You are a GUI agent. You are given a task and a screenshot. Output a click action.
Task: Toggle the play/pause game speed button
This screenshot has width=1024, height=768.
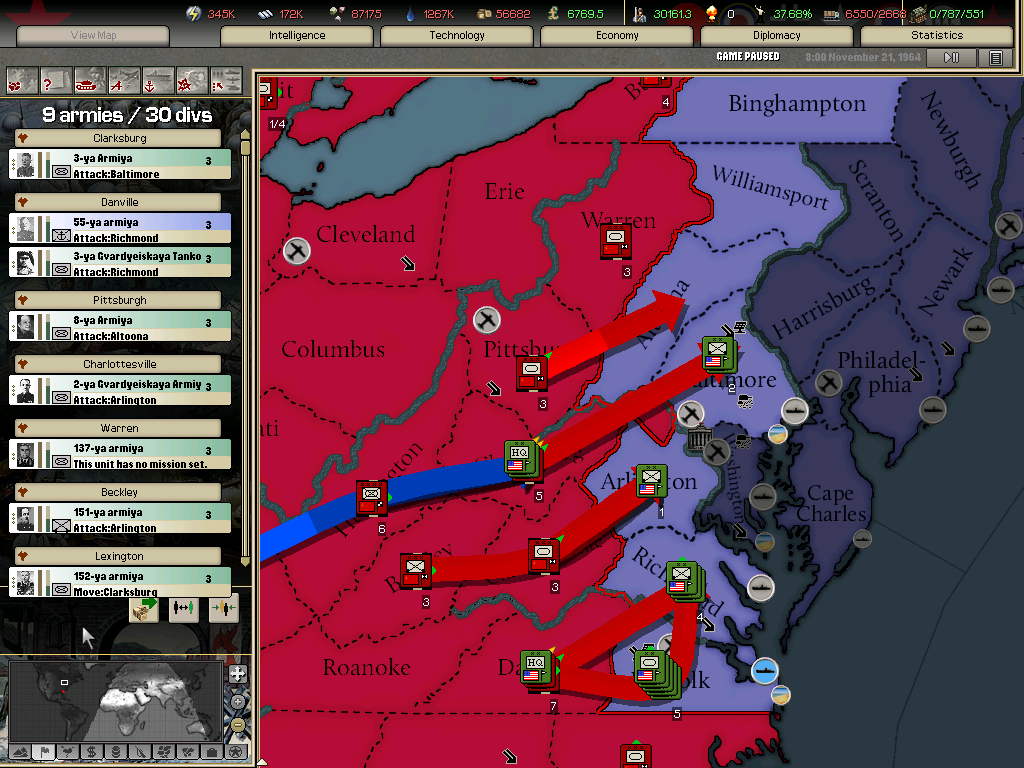(x=952, y=58)
